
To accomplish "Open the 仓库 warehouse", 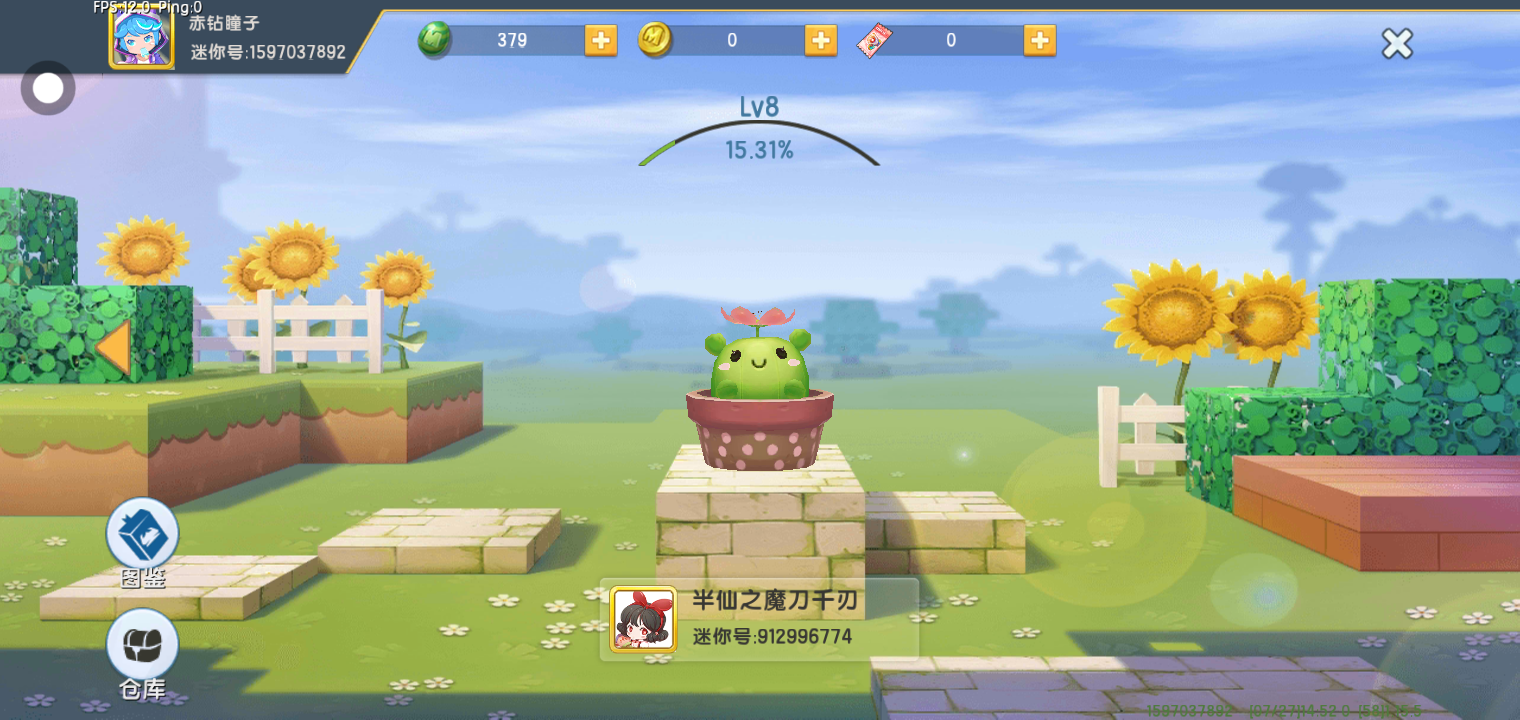I will click(142, 645).
